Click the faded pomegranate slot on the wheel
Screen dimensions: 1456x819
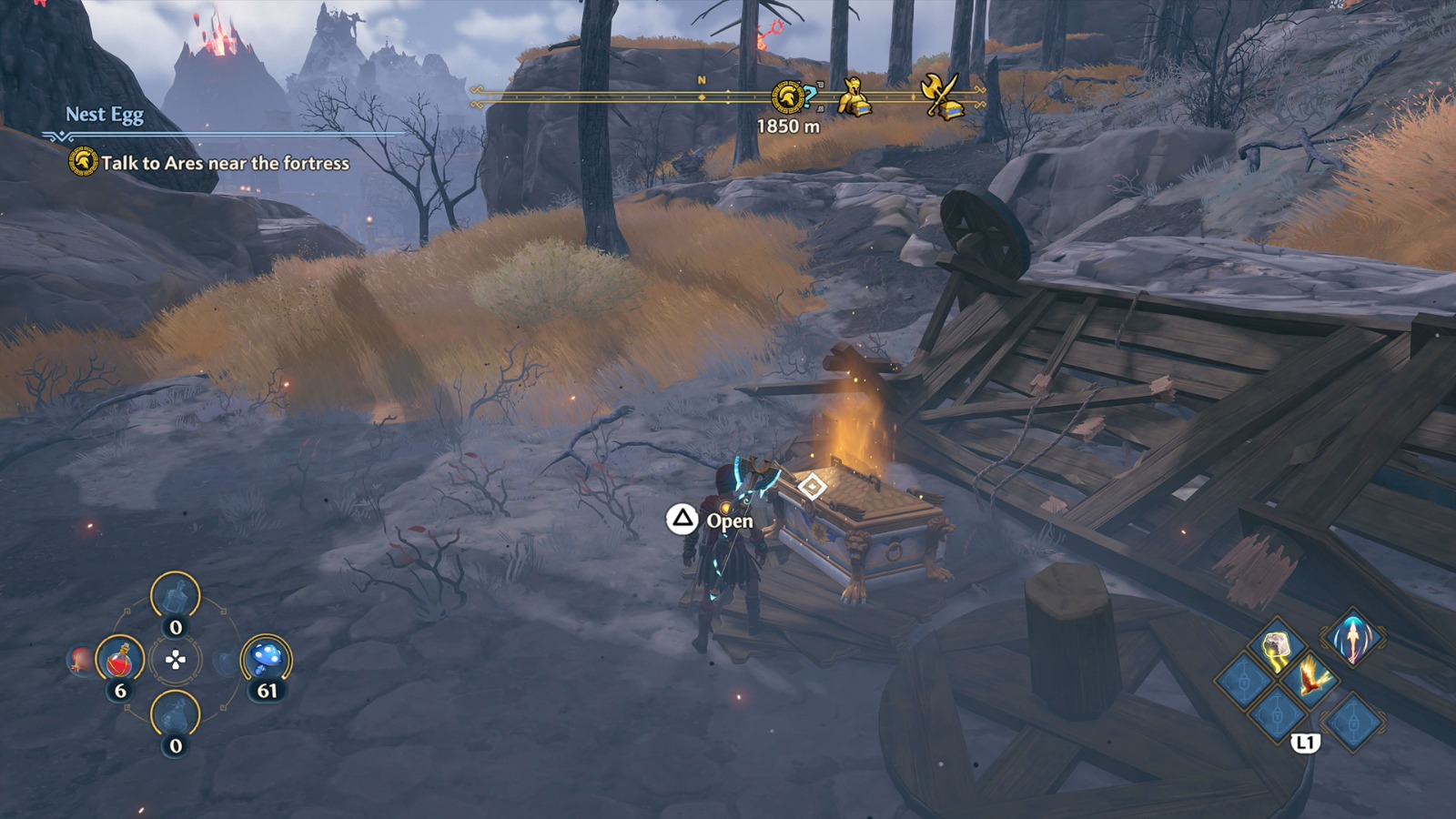79,659
